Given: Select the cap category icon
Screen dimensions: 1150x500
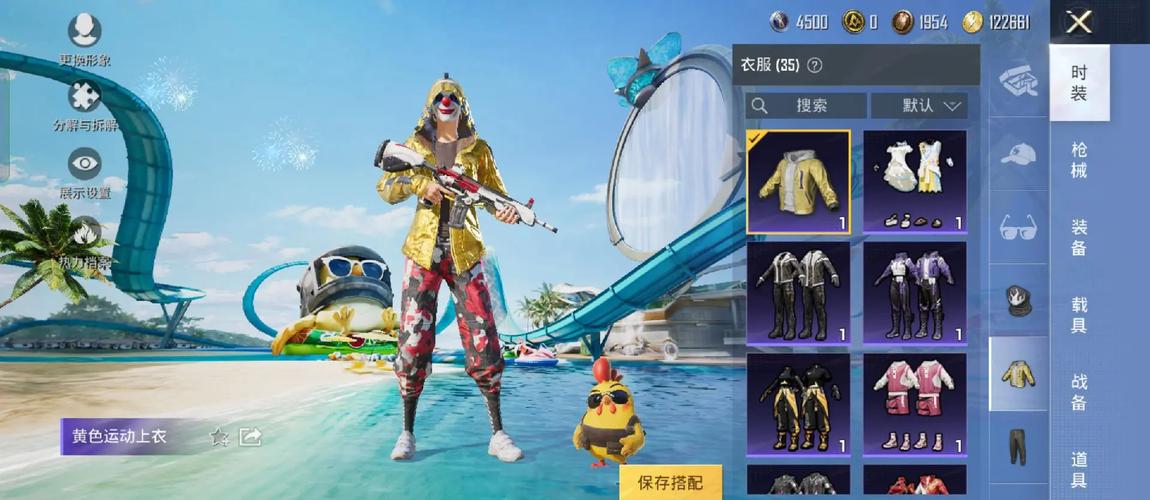Looking at the screenshot, I should tap(1018, 154).
